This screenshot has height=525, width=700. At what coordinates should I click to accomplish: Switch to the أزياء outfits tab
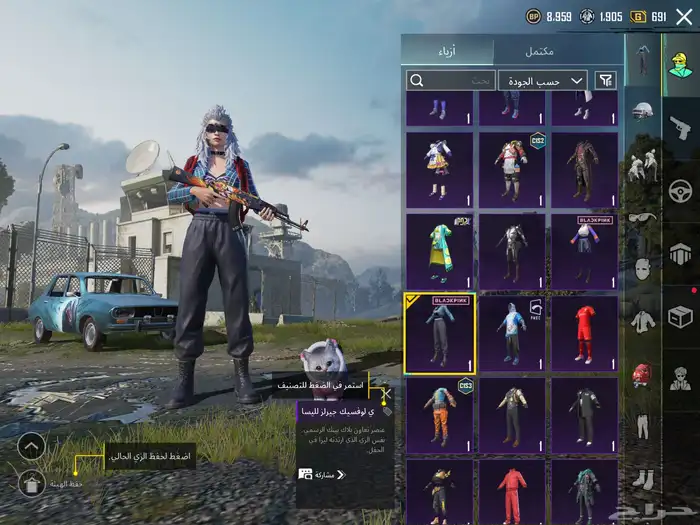447,51
